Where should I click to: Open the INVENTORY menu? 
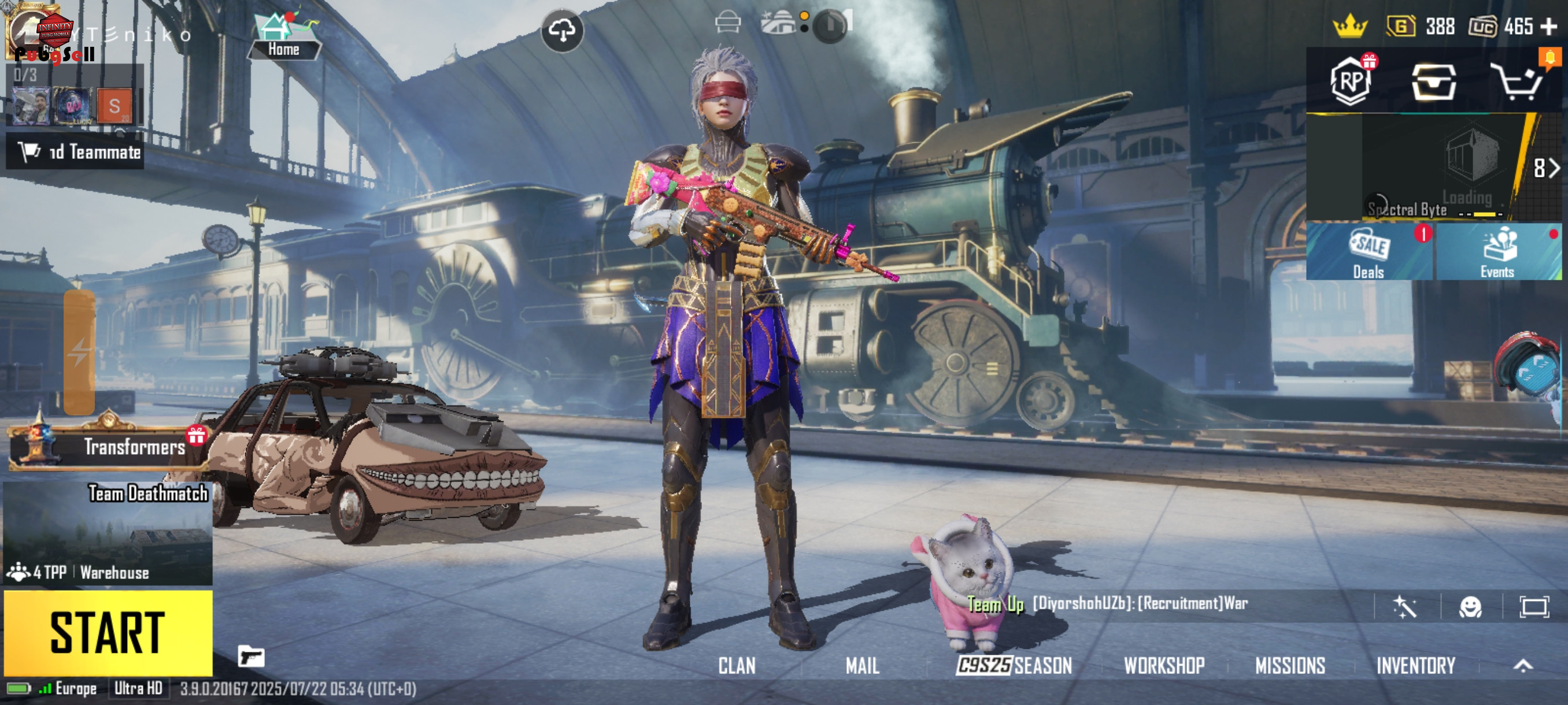click(1416, 666)
